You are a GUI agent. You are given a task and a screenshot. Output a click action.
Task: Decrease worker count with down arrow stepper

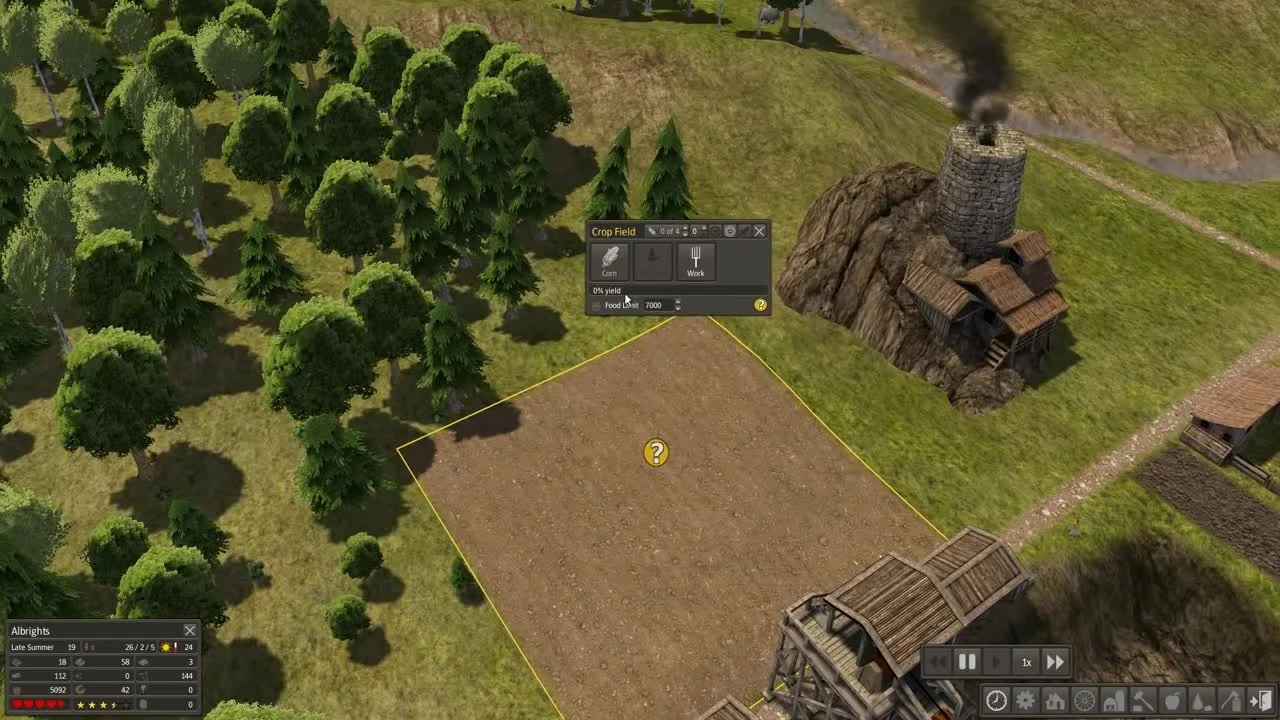pos(684,234)
